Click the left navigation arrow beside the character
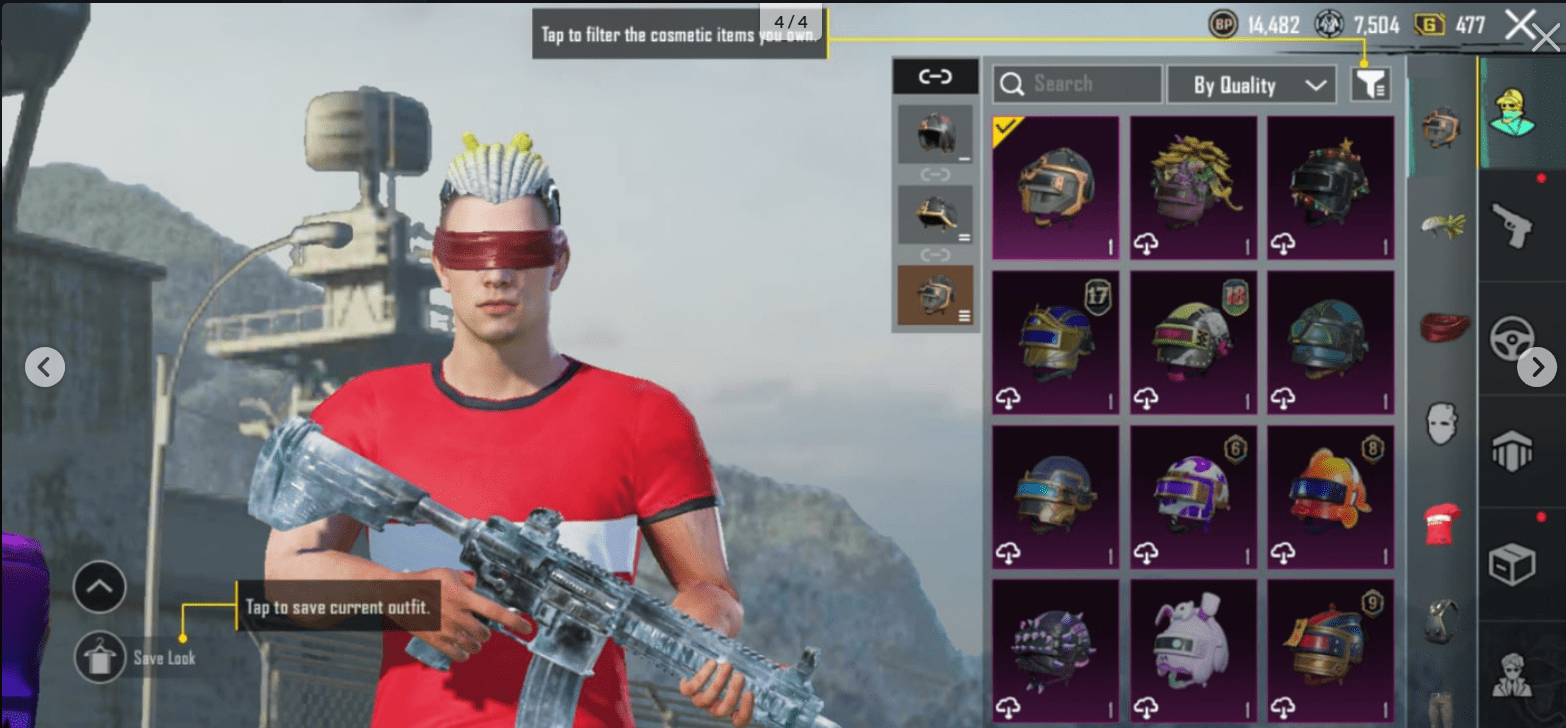Image resolution: width=1566 pixels, height=728 pixels. pyautogui.click(x=44, y=367)
